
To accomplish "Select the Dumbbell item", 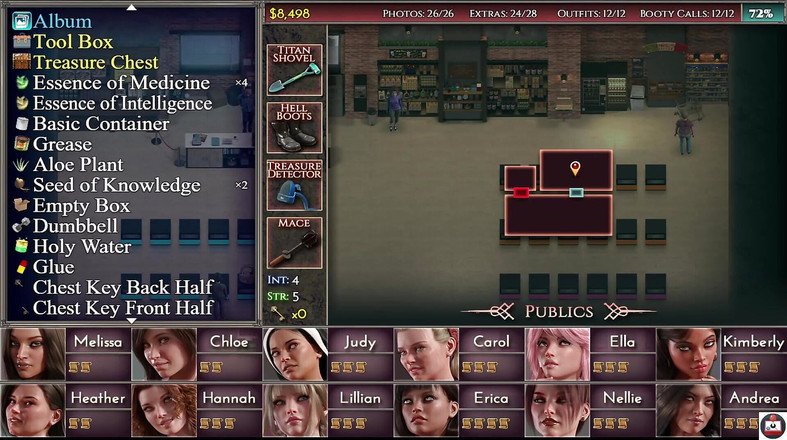I will [75, 226].
